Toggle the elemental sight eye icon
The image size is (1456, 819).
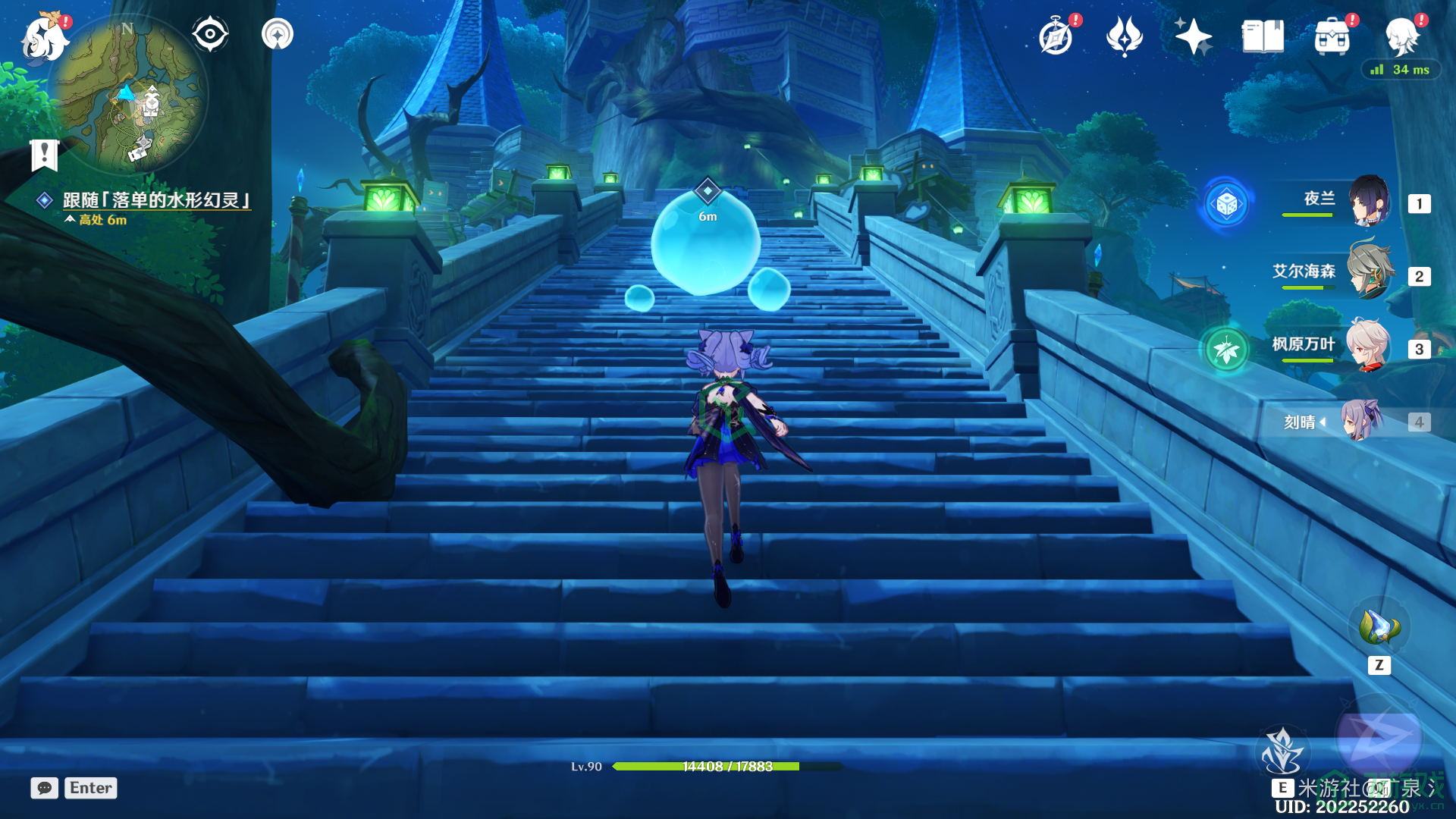point(210,34)
